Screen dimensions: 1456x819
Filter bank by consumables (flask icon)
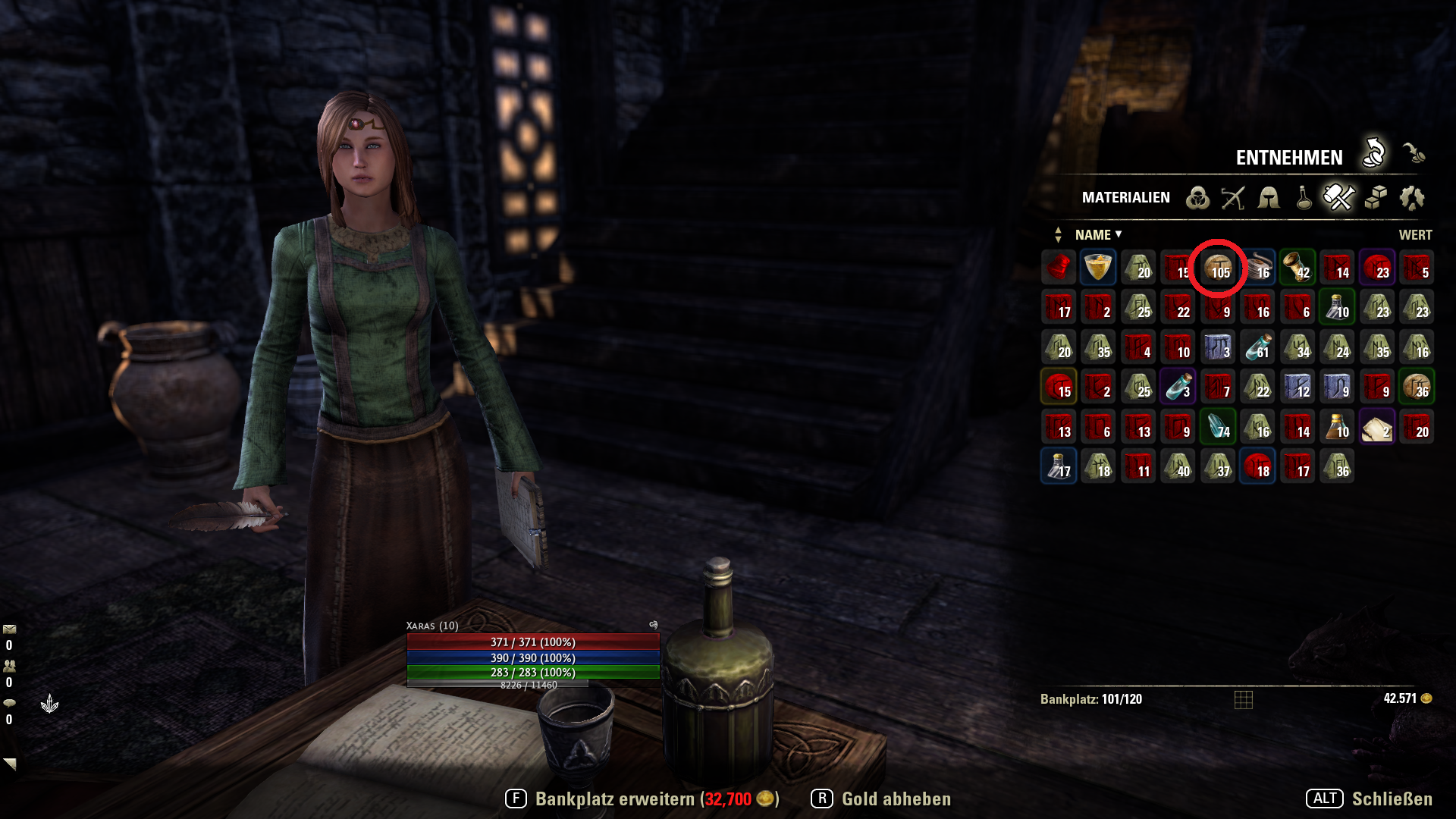1304,198
